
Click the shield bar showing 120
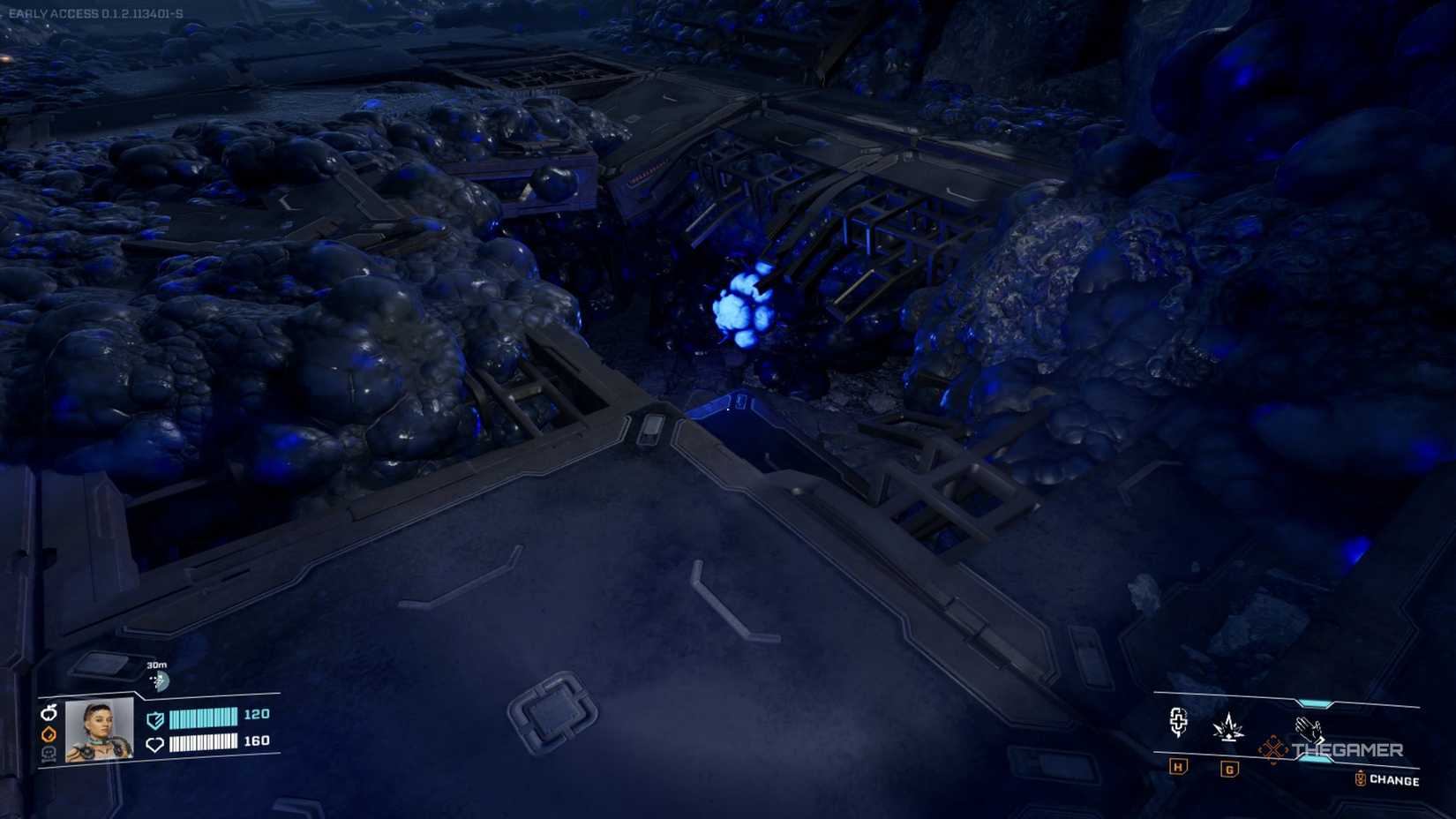tap(205, 718)
